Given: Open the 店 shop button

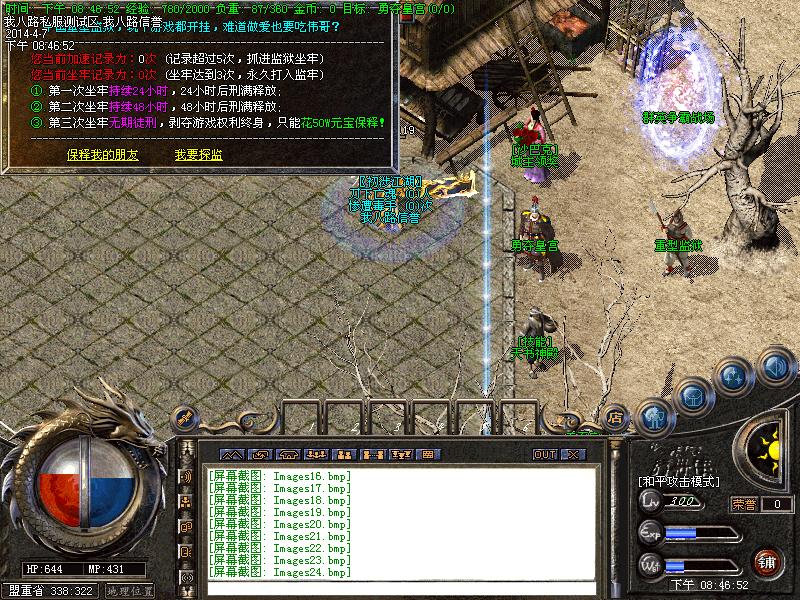Looking at the screenshot, I should point(616,418).
